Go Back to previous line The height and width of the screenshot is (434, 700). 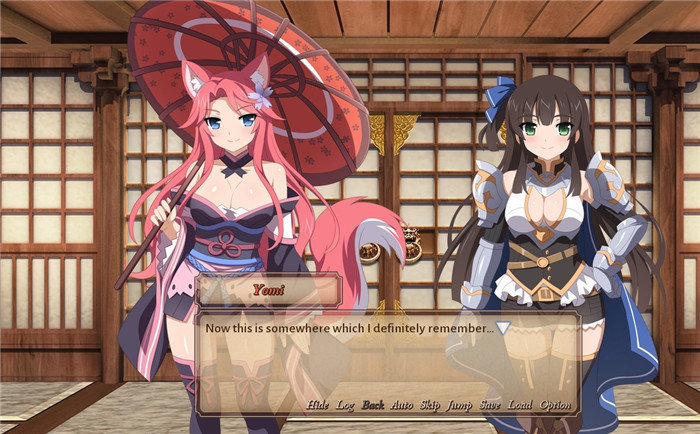(373, 405)
